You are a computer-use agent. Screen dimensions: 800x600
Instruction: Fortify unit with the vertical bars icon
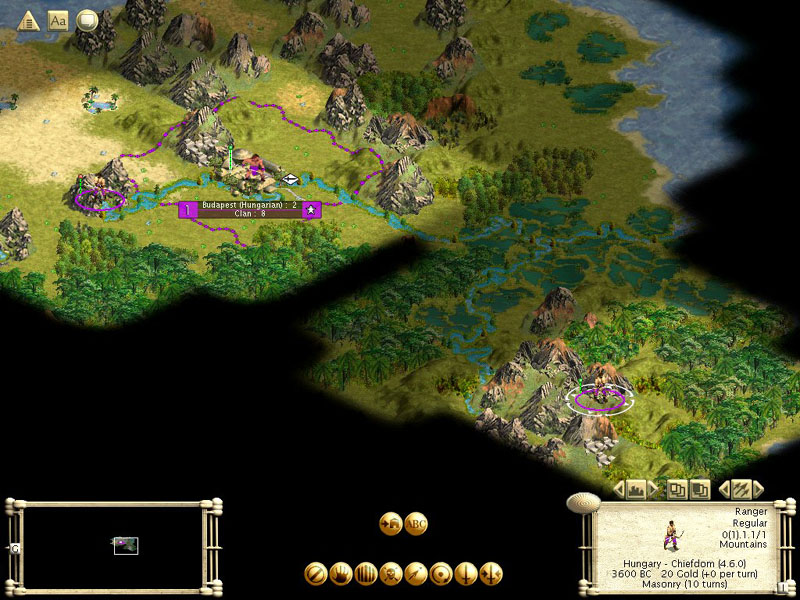coord(366,574)
